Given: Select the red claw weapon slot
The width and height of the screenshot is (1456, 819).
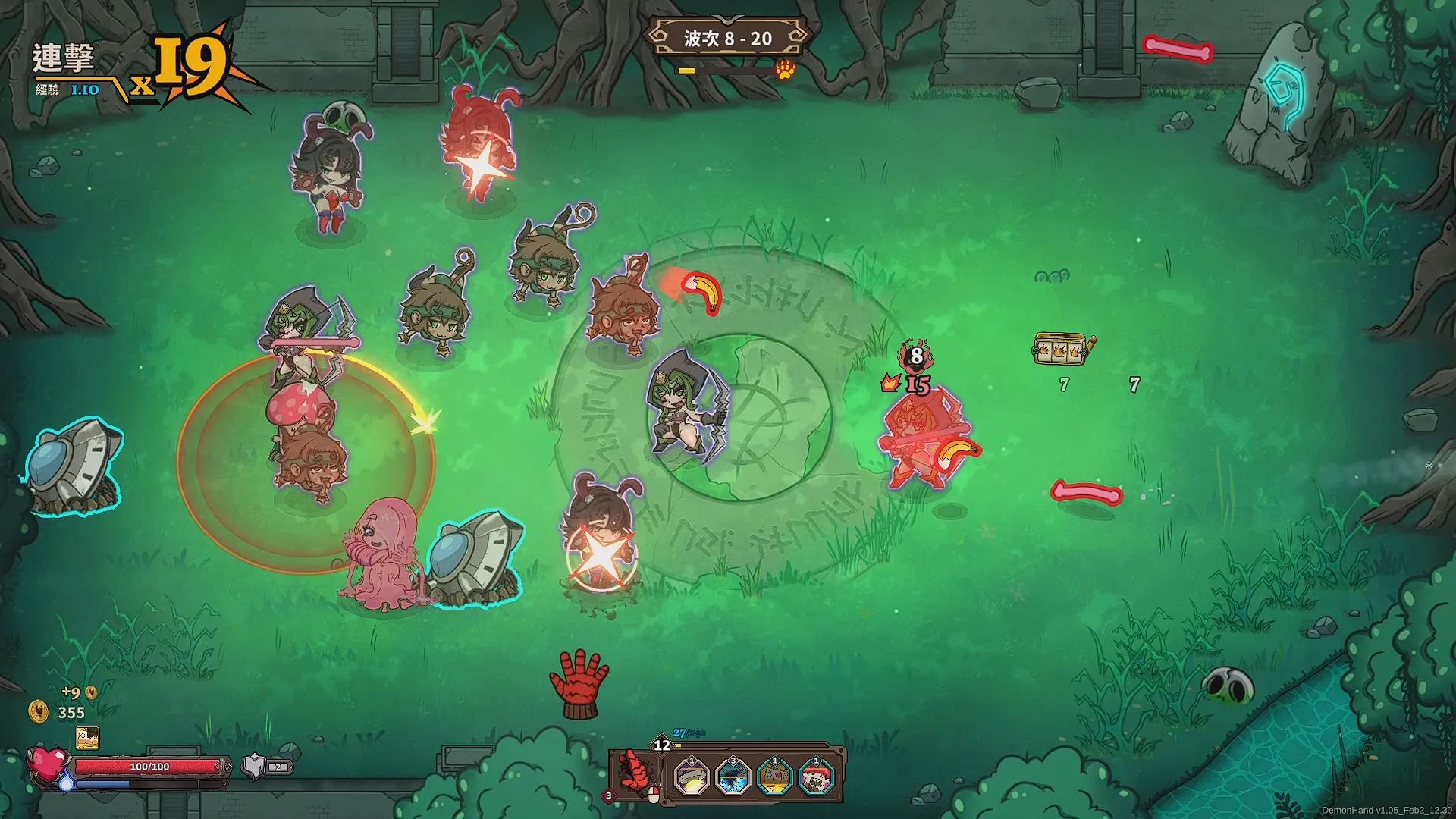Looking at the screenshot, I should (x=635, y=773).
